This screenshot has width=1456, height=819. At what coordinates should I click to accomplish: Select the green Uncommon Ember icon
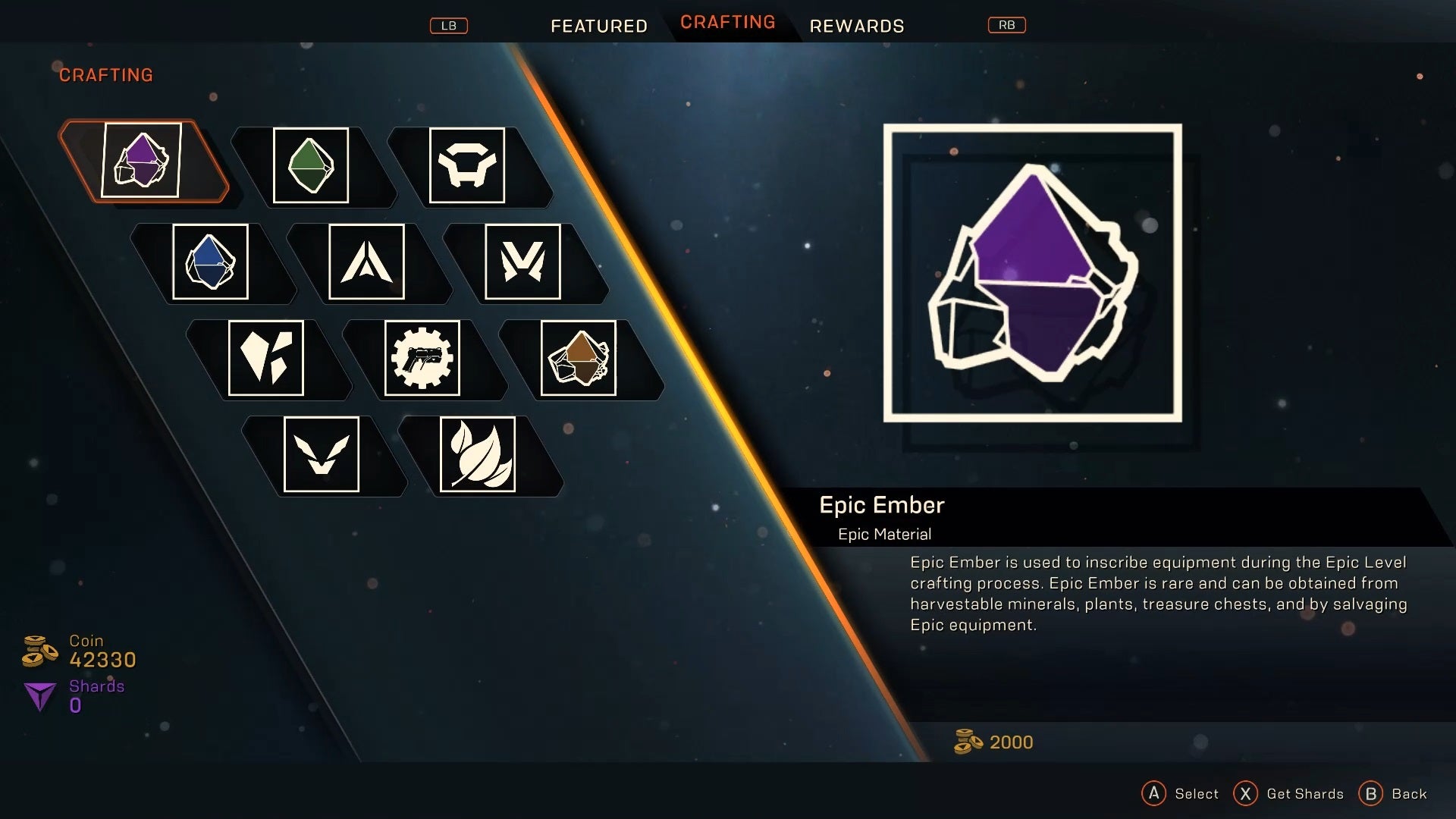(x=311, y=166)
